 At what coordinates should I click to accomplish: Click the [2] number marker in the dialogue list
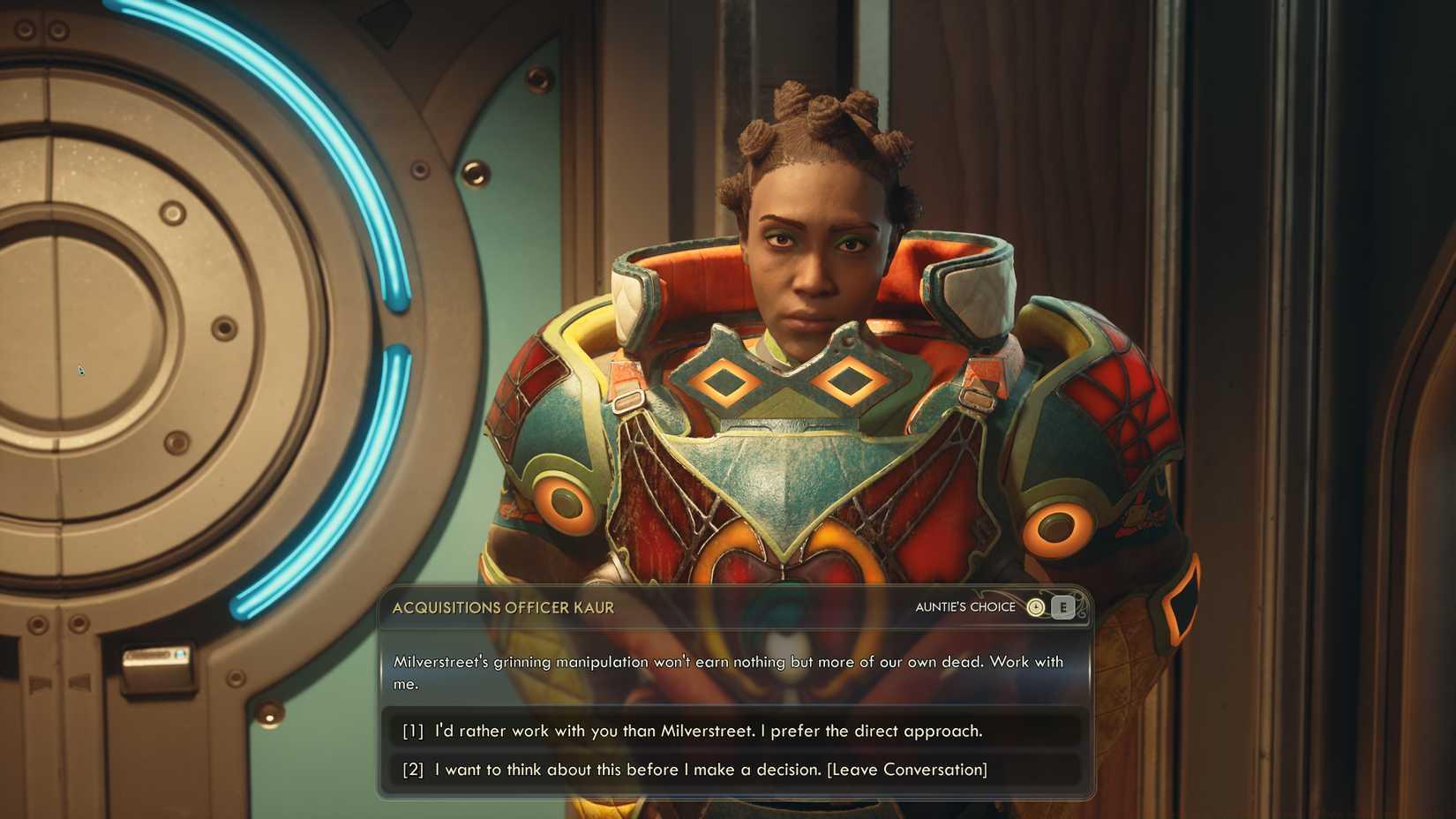[x=411, y=769]
